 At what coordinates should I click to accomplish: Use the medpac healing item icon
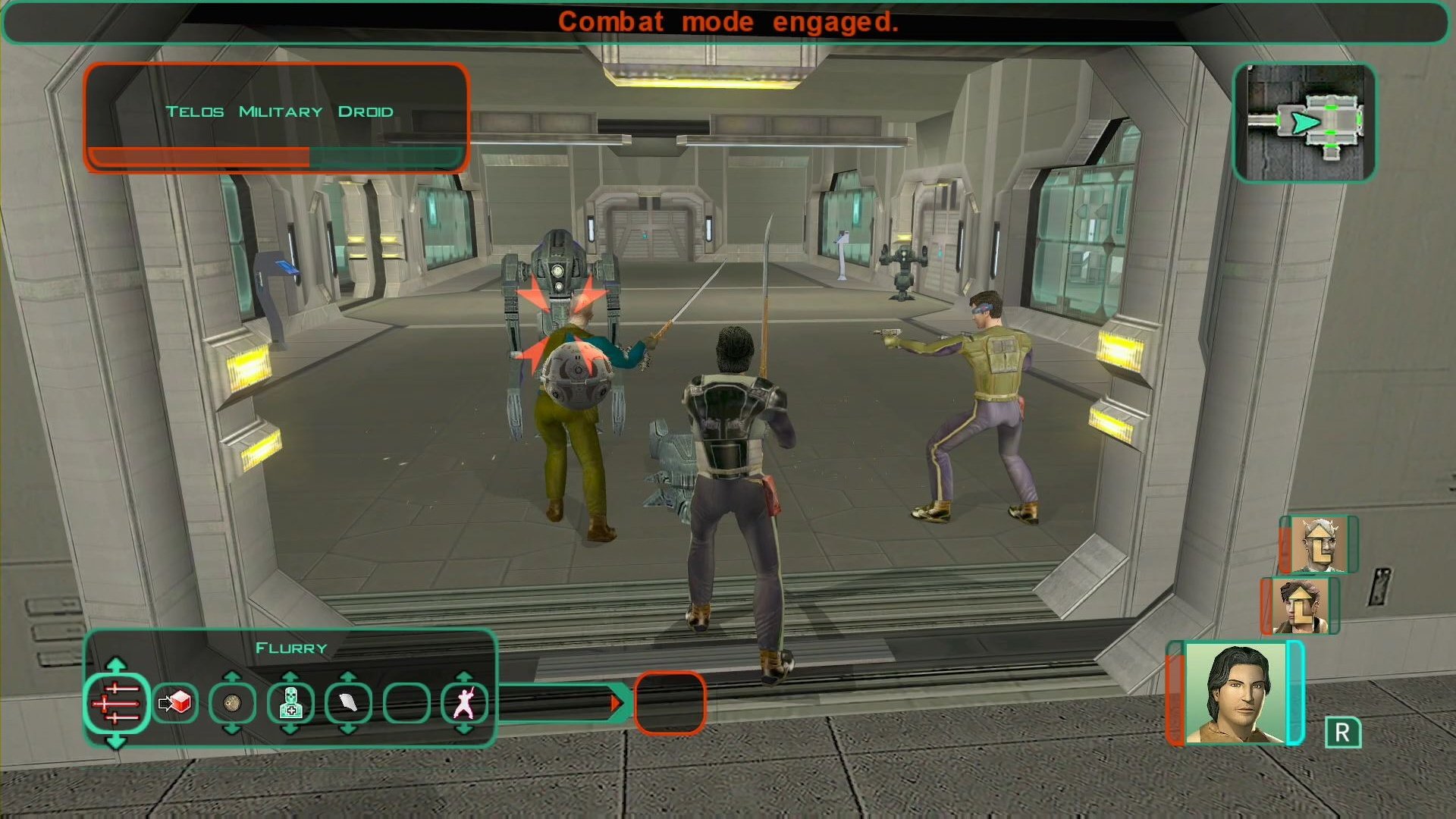tap(290, 704)
